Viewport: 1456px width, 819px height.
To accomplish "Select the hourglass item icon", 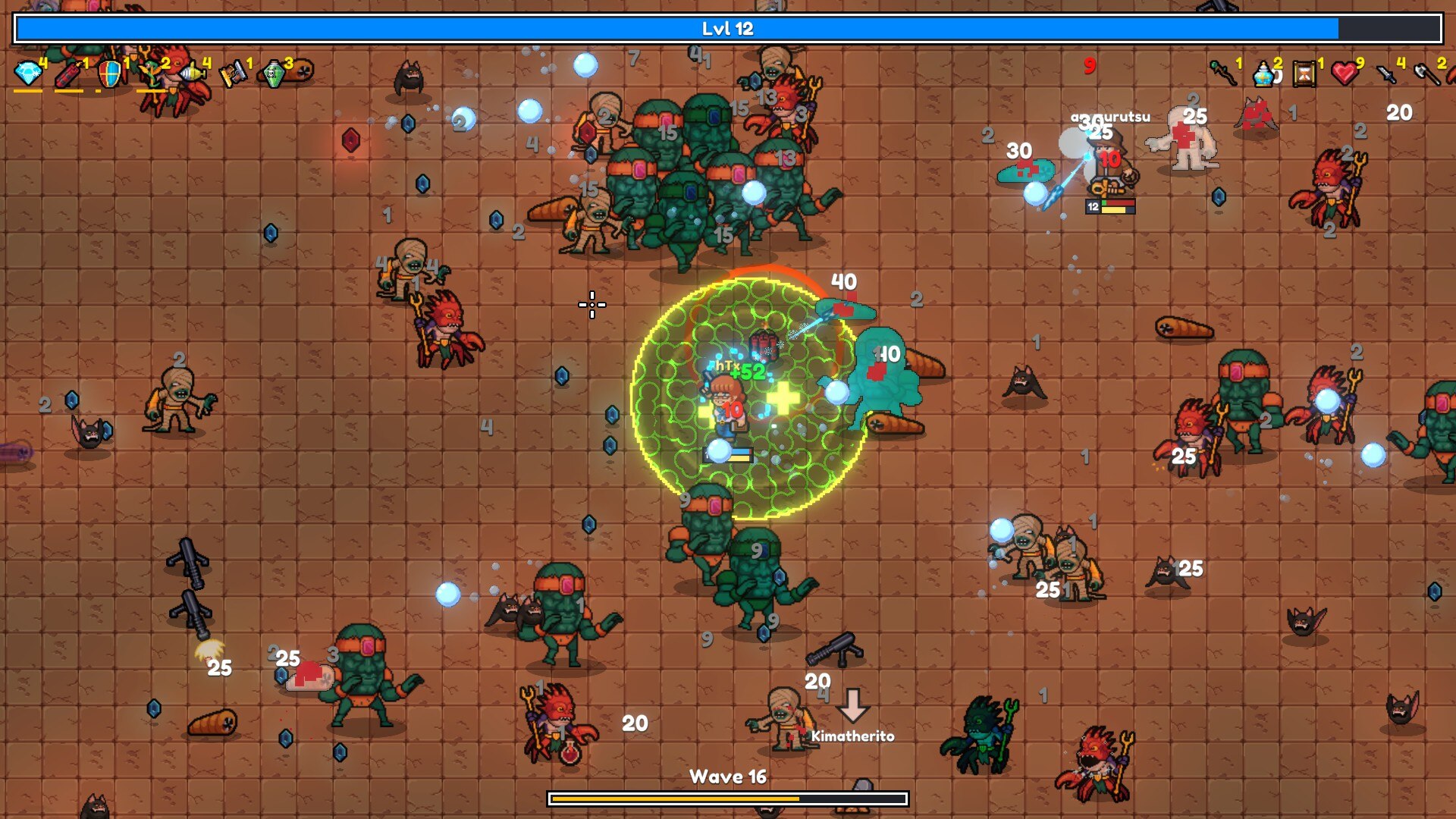I will (x=1304, y=74).
